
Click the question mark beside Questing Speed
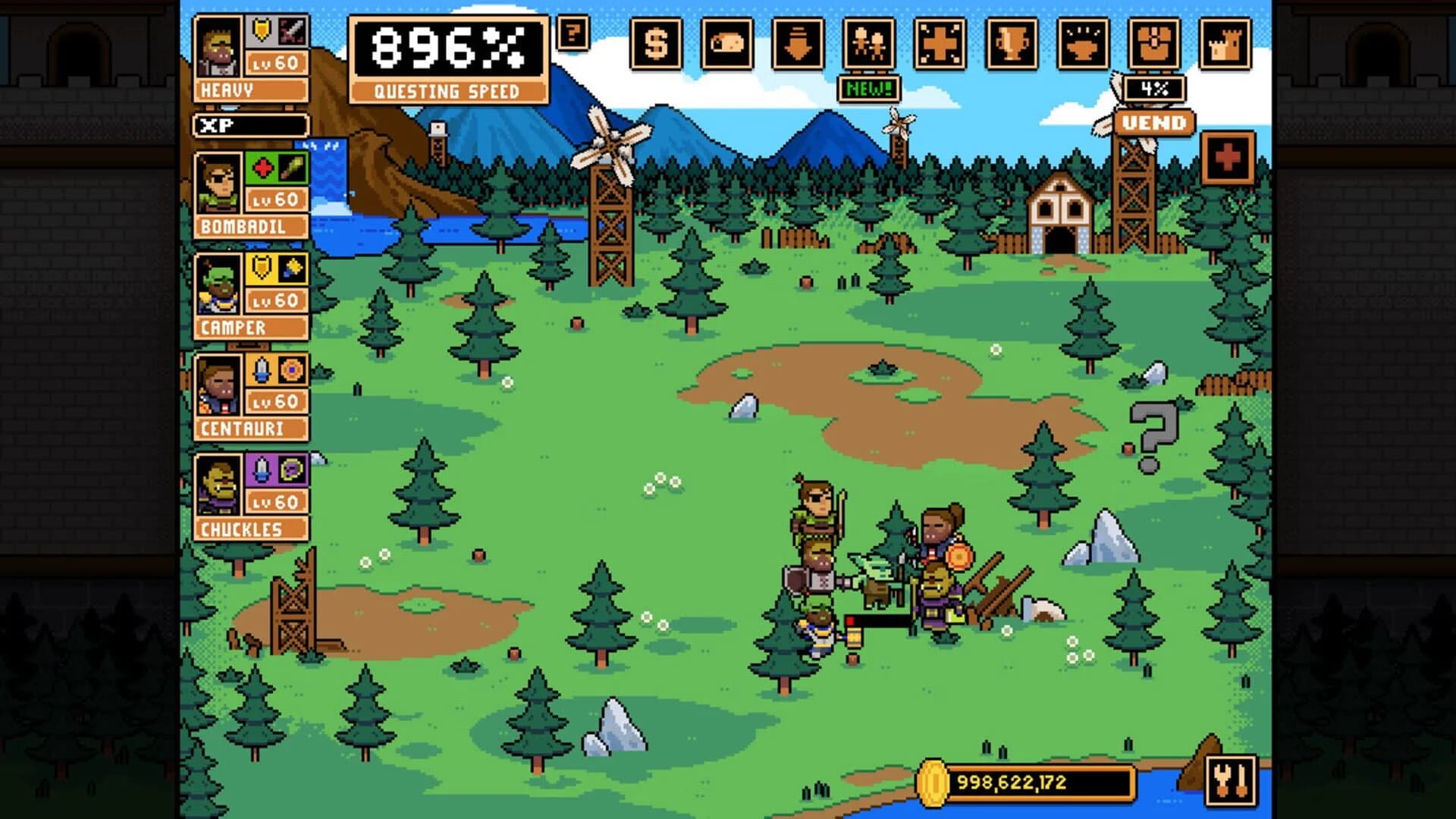point(573,32)
